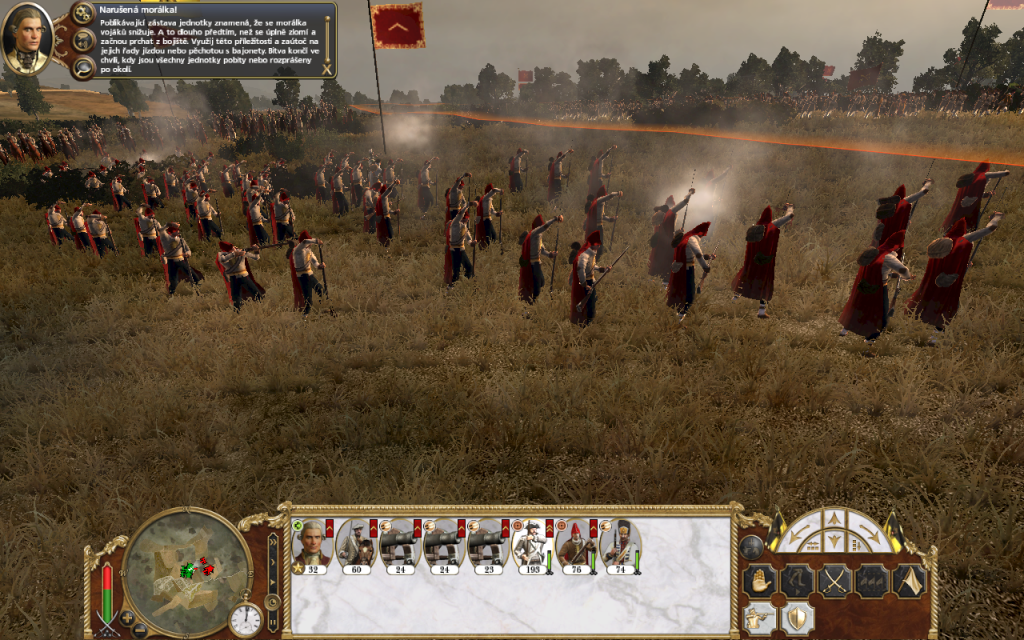
Task: Open advisor settings via the gear icon
Action: tap(84, 15)
